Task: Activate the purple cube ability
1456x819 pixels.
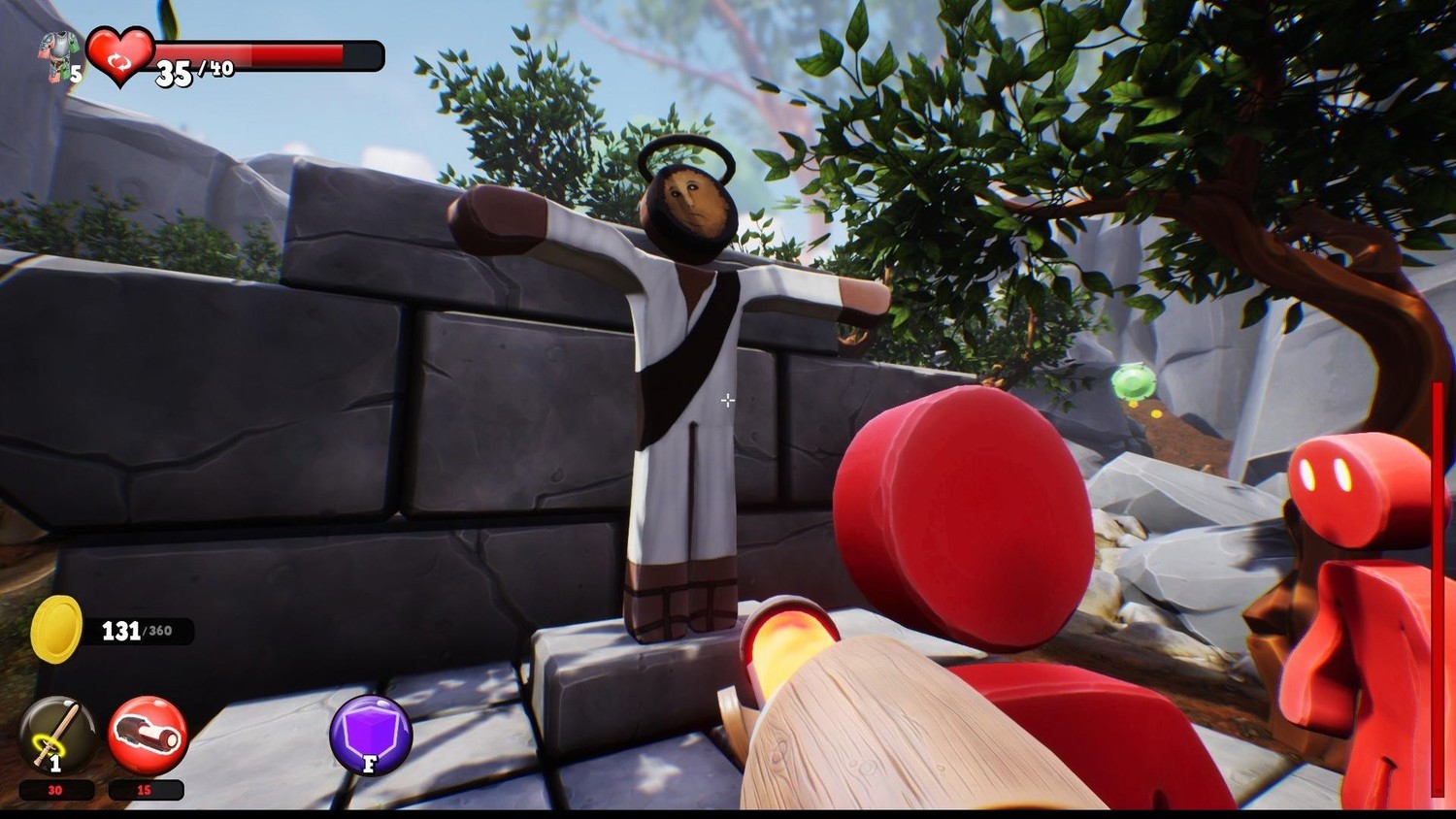Action: click(x=371, y=735)
